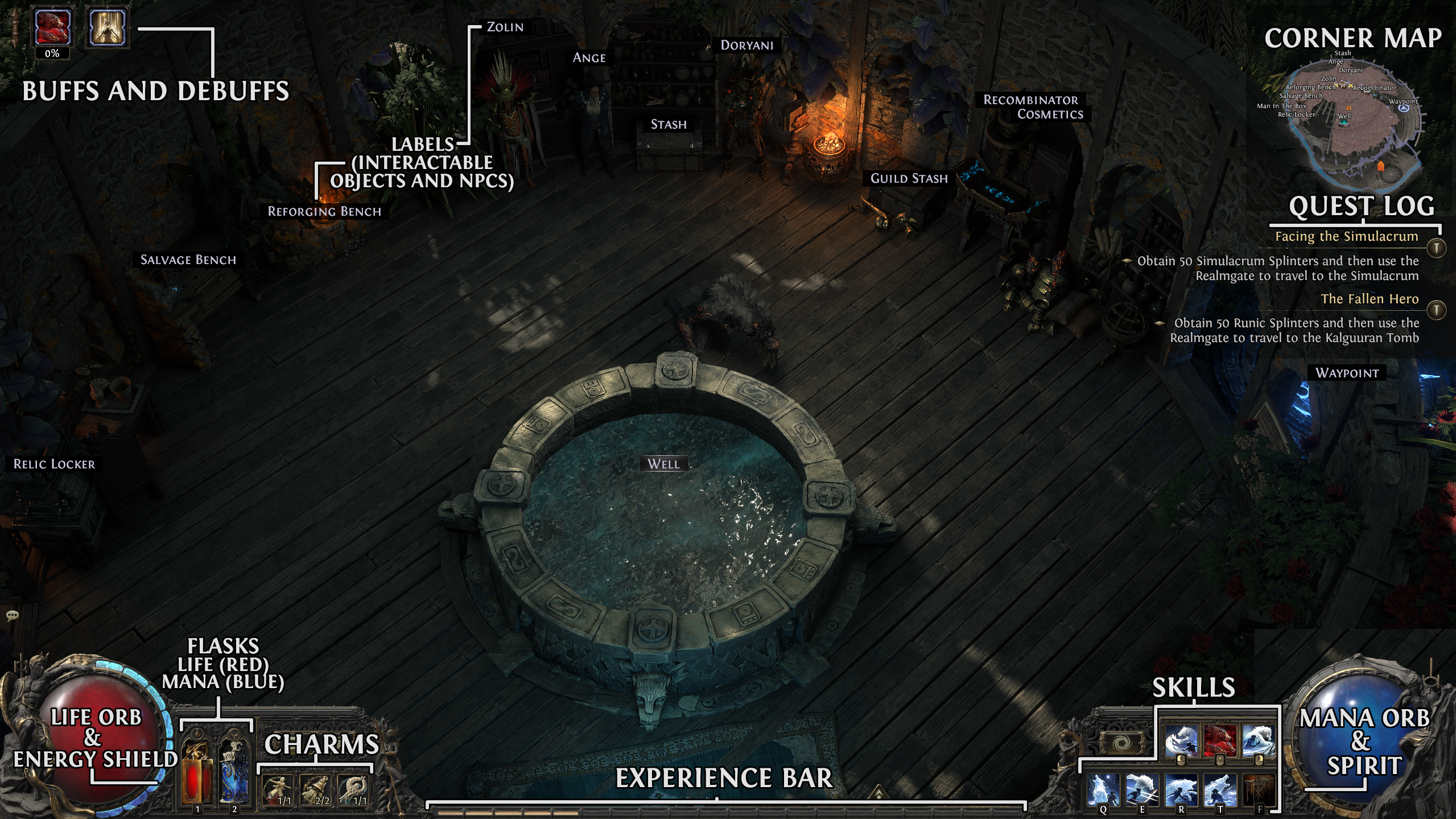1456x819 pixels.
Task: Click the swirl button beside the skills
Action: pos(1122,743)
